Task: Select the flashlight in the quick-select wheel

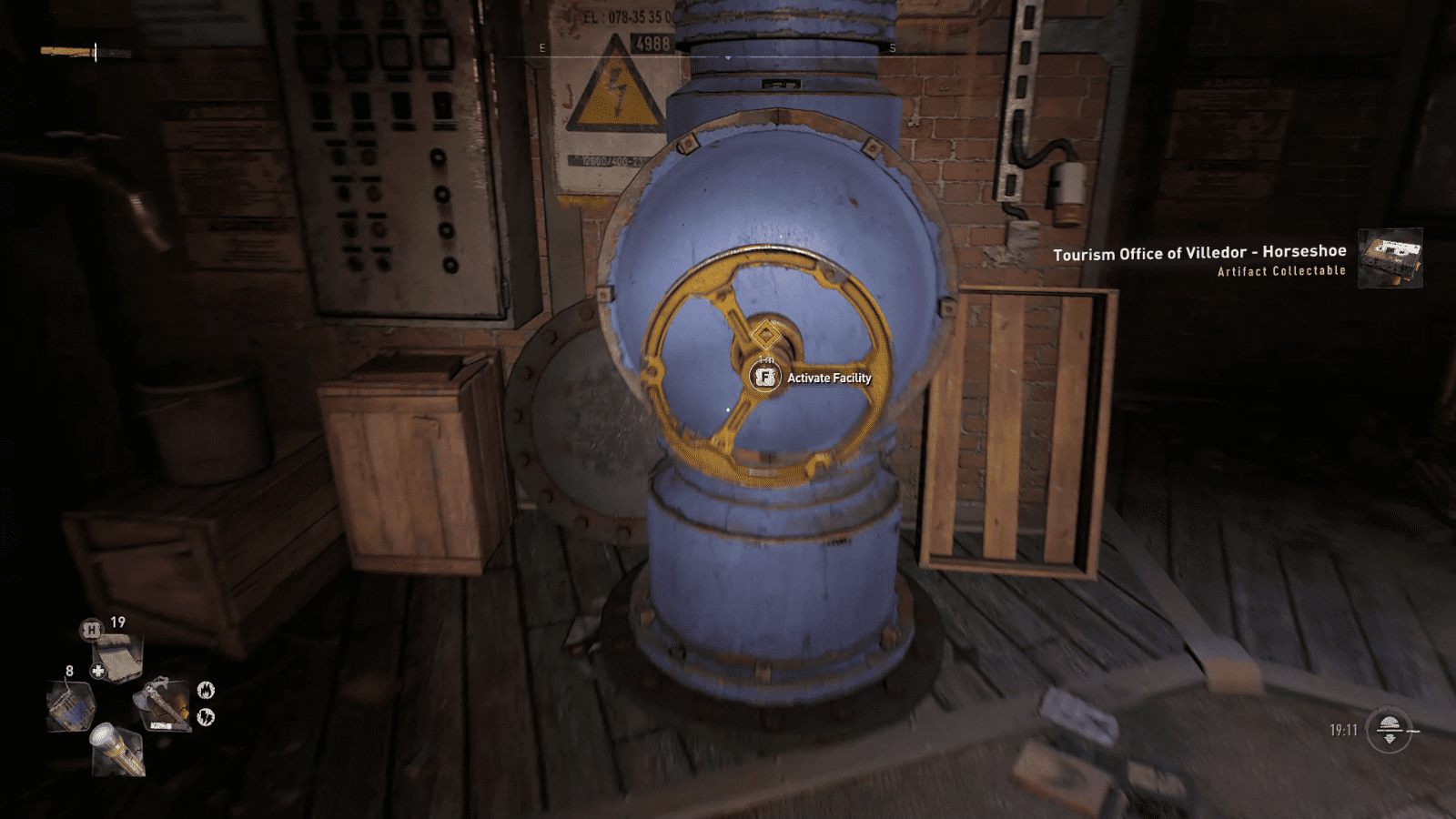Action: pyautogui.click(x=117, y=748)
